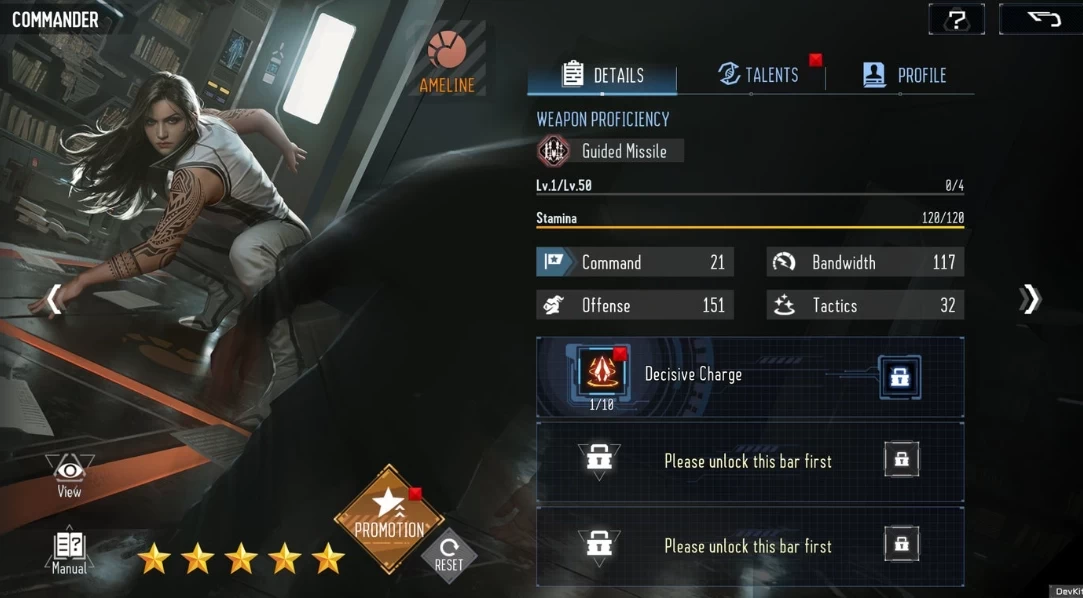Go back using the return arrow button
Image resolution: width=1083 pixels, height=598 pixels.
tap(1040, 20)
